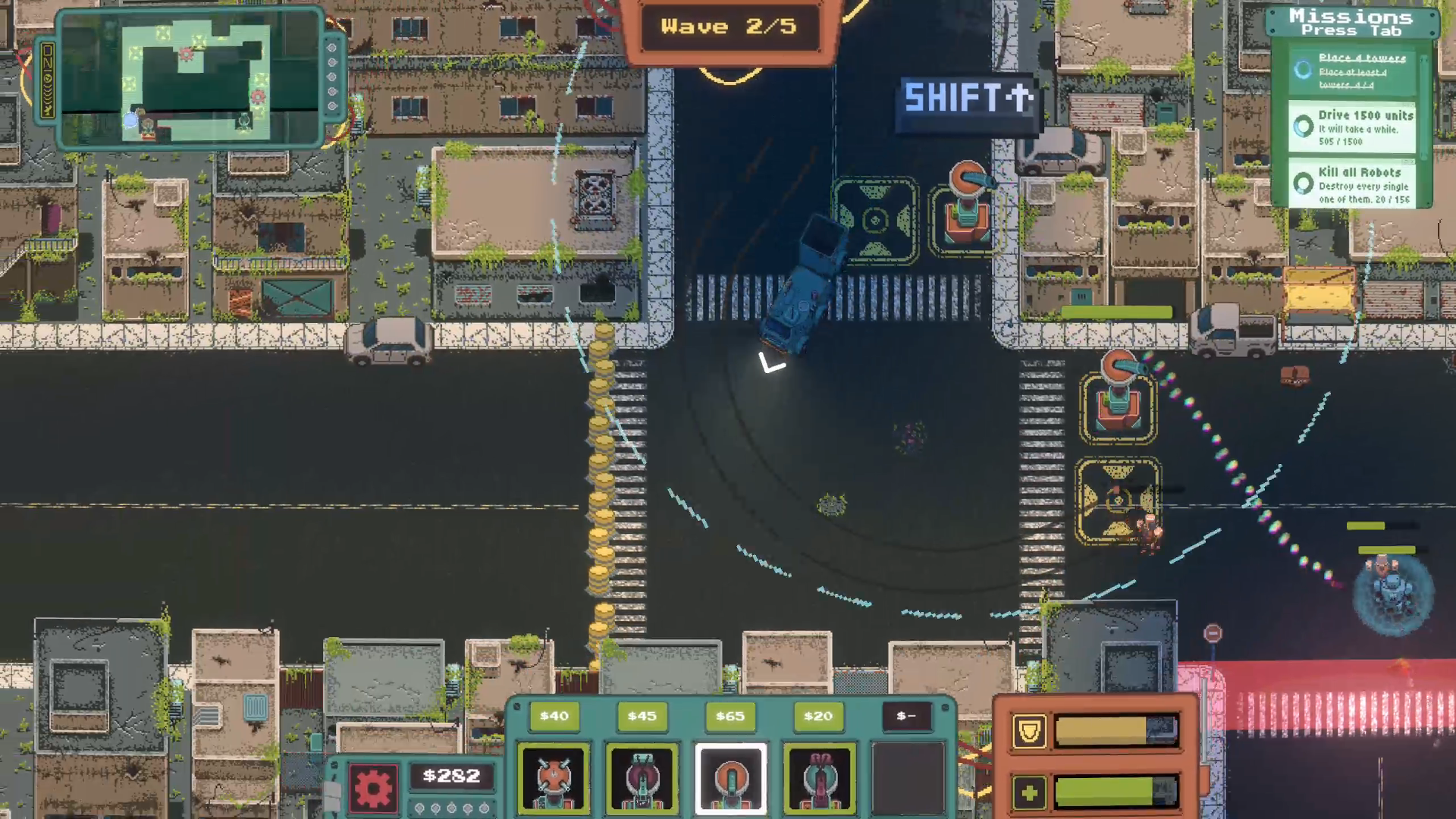Click the empty fifth tower slot
This screenshot has height=819, width=1456.
click(x=907, y=779)
